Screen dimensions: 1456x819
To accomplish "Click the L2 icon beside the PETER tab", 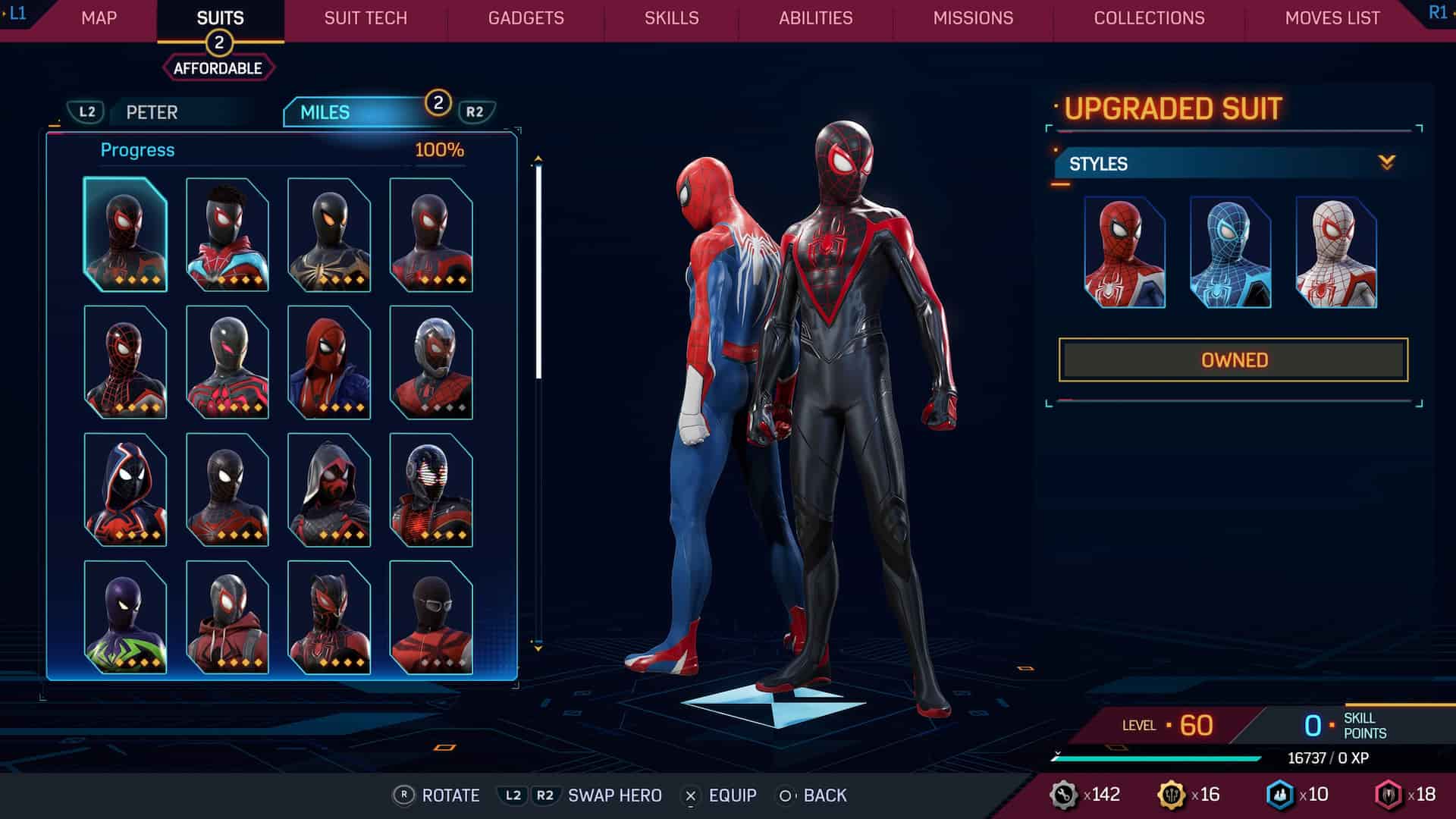I will tap(86, 112).
